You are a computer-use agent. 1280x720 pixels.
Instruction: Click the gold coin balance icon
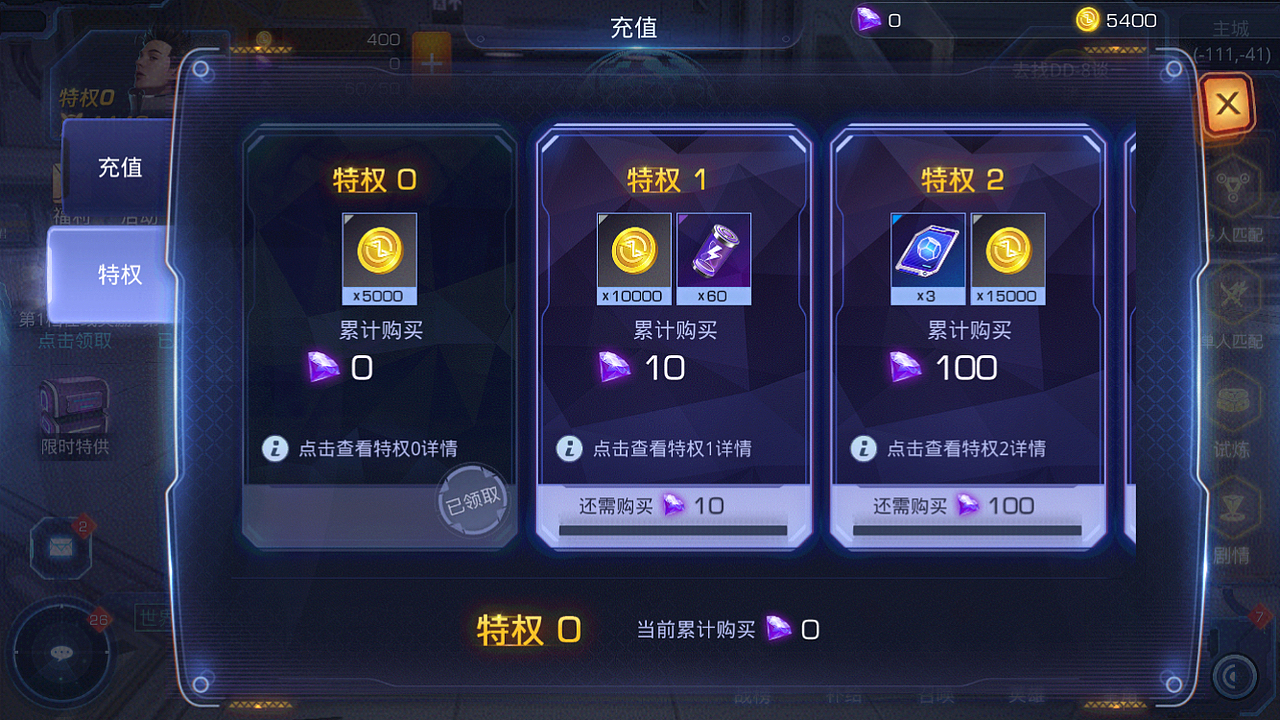[x=1086, y=19]
